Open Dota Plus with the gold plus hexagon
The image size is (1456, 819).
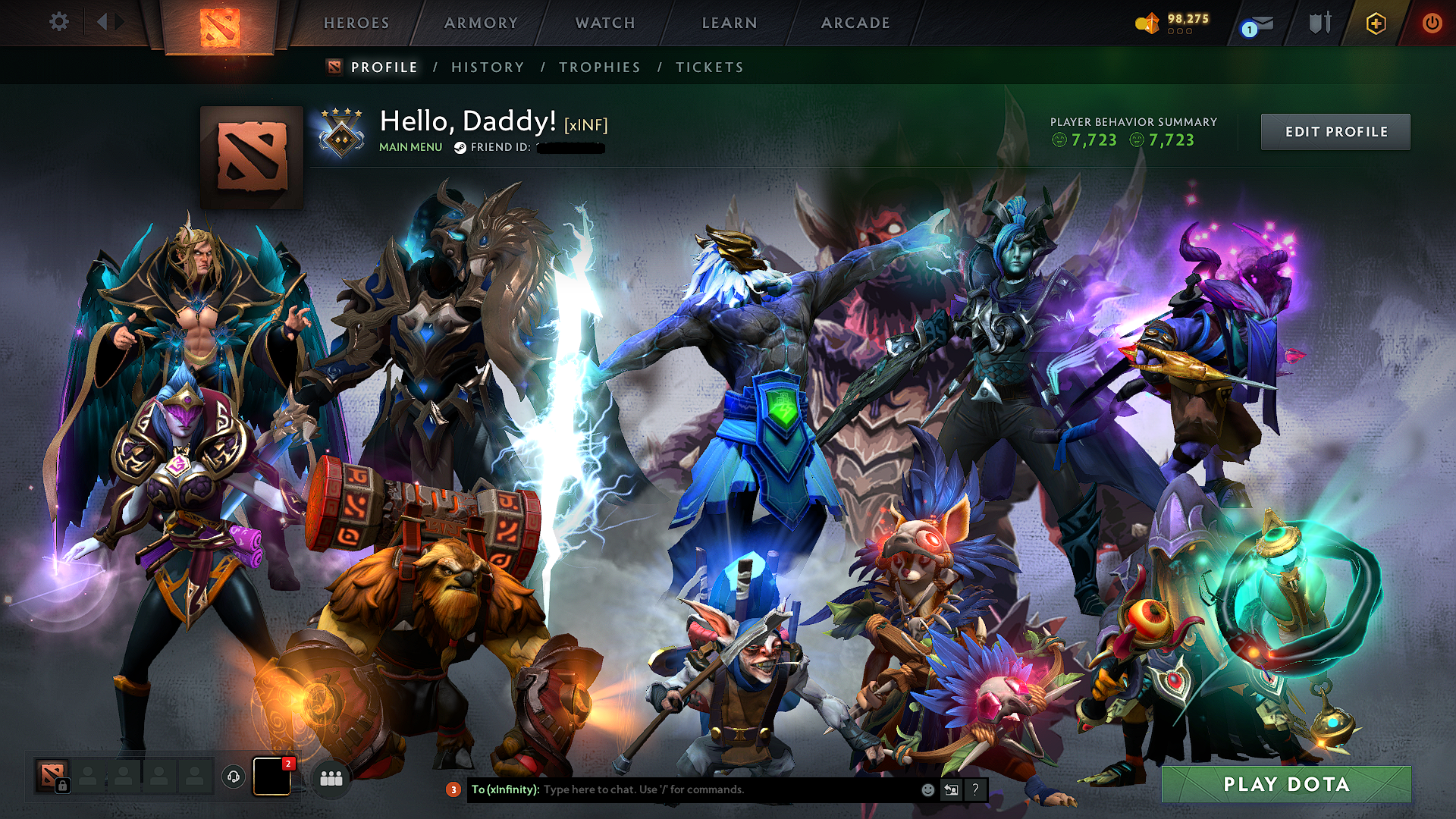[x=1376, y=23]
